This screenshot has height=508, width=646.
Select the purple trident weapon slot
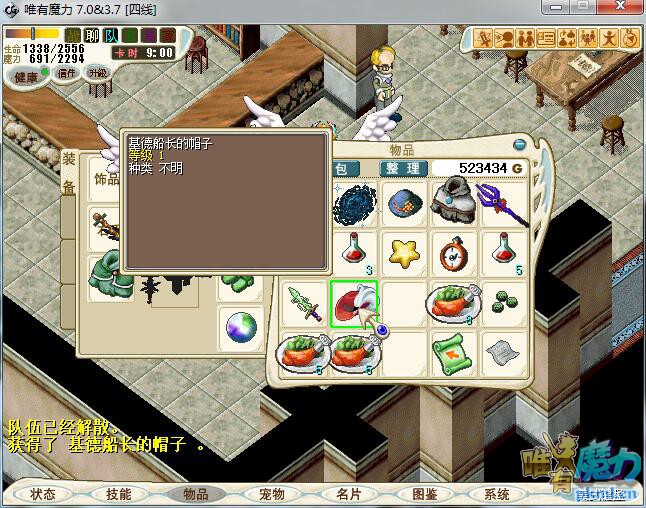[503, 203]
